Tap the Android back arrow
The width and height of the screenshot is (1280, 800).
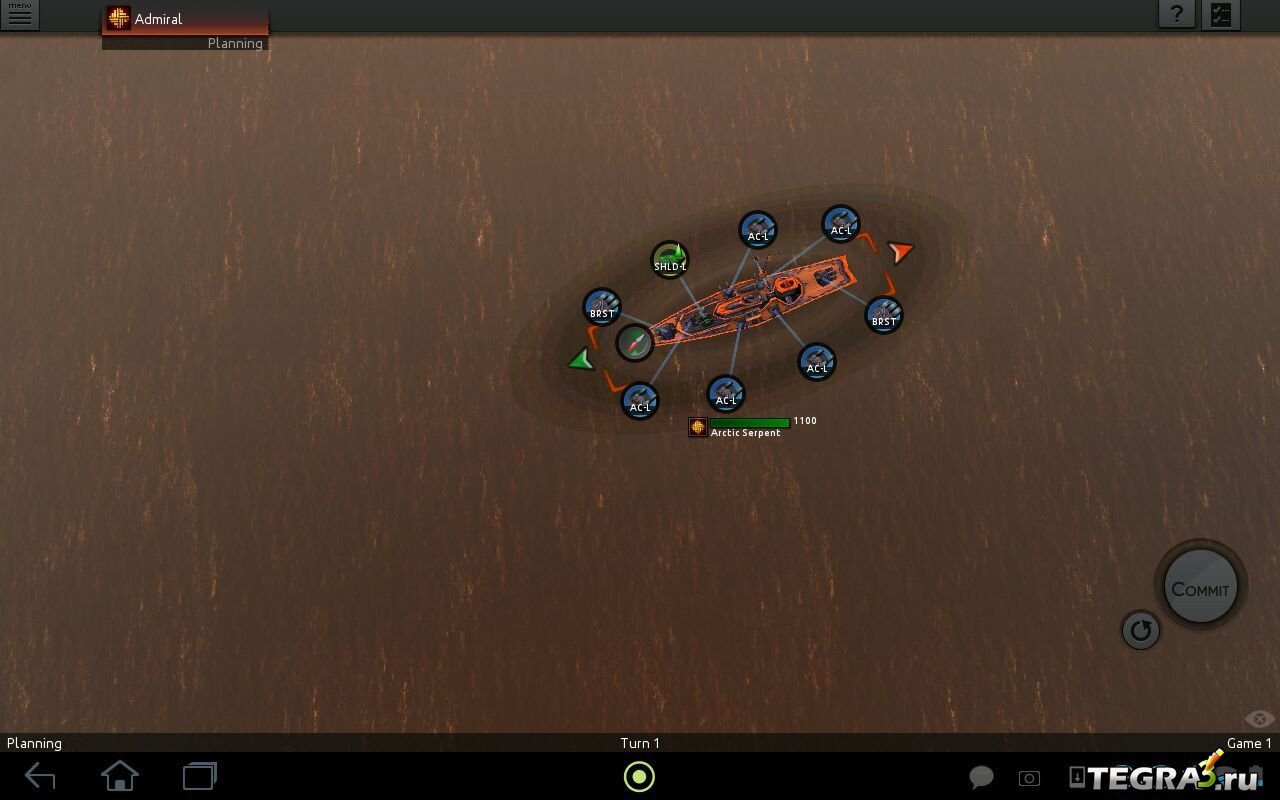(40, 776)
